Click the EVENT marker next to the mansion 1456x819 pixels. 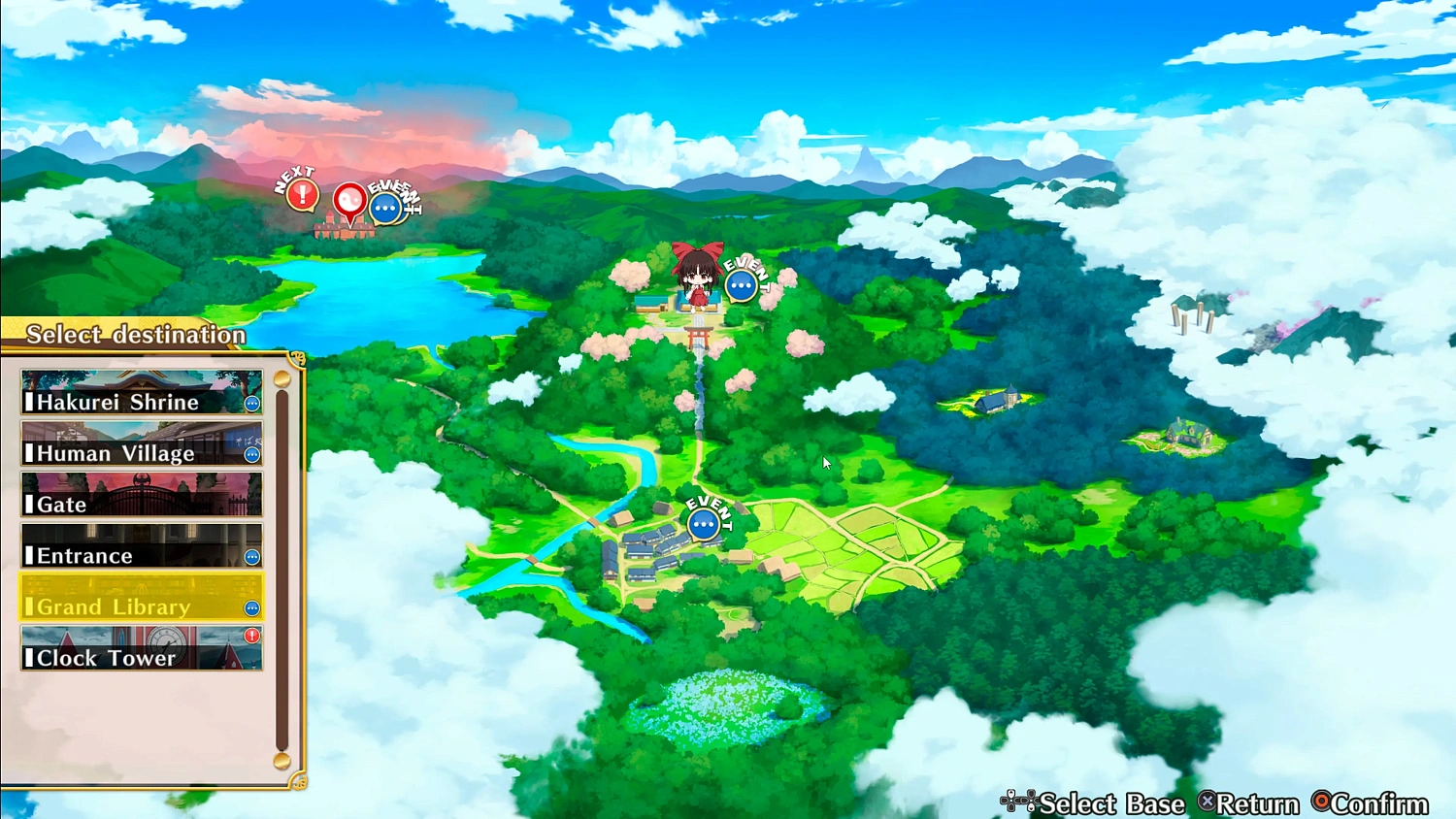385,206
